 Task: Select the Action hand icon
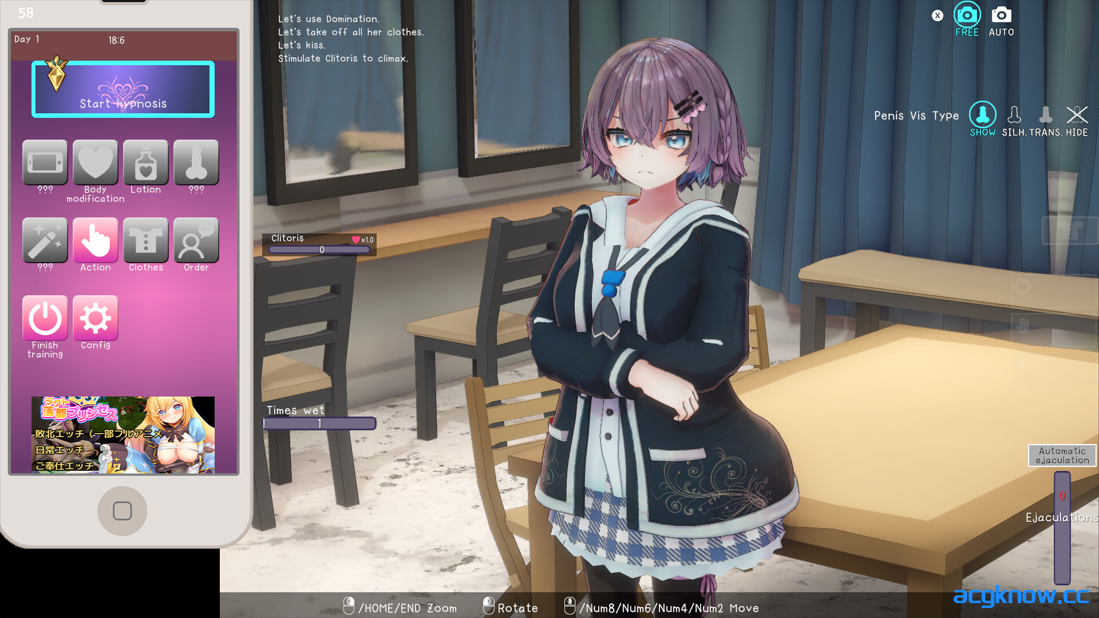[x=95, y=241]
